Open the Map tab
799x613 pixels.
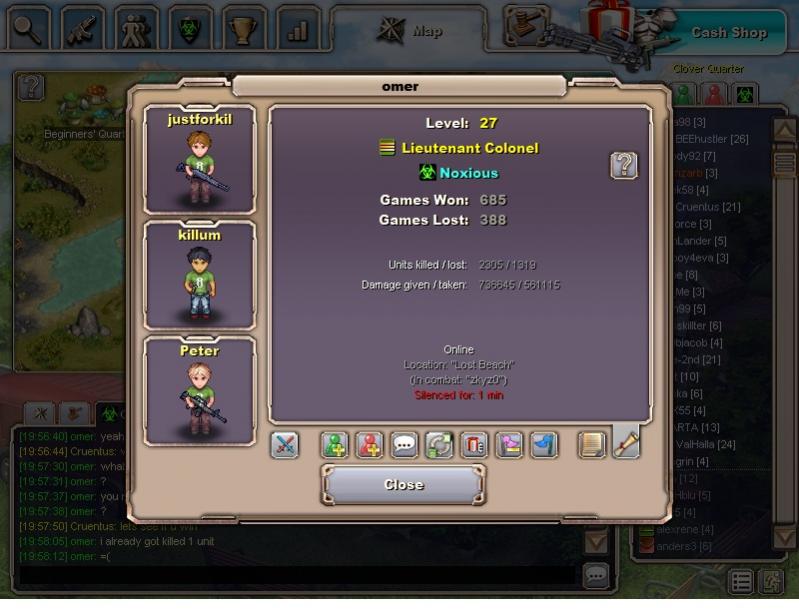click(410, 30)
